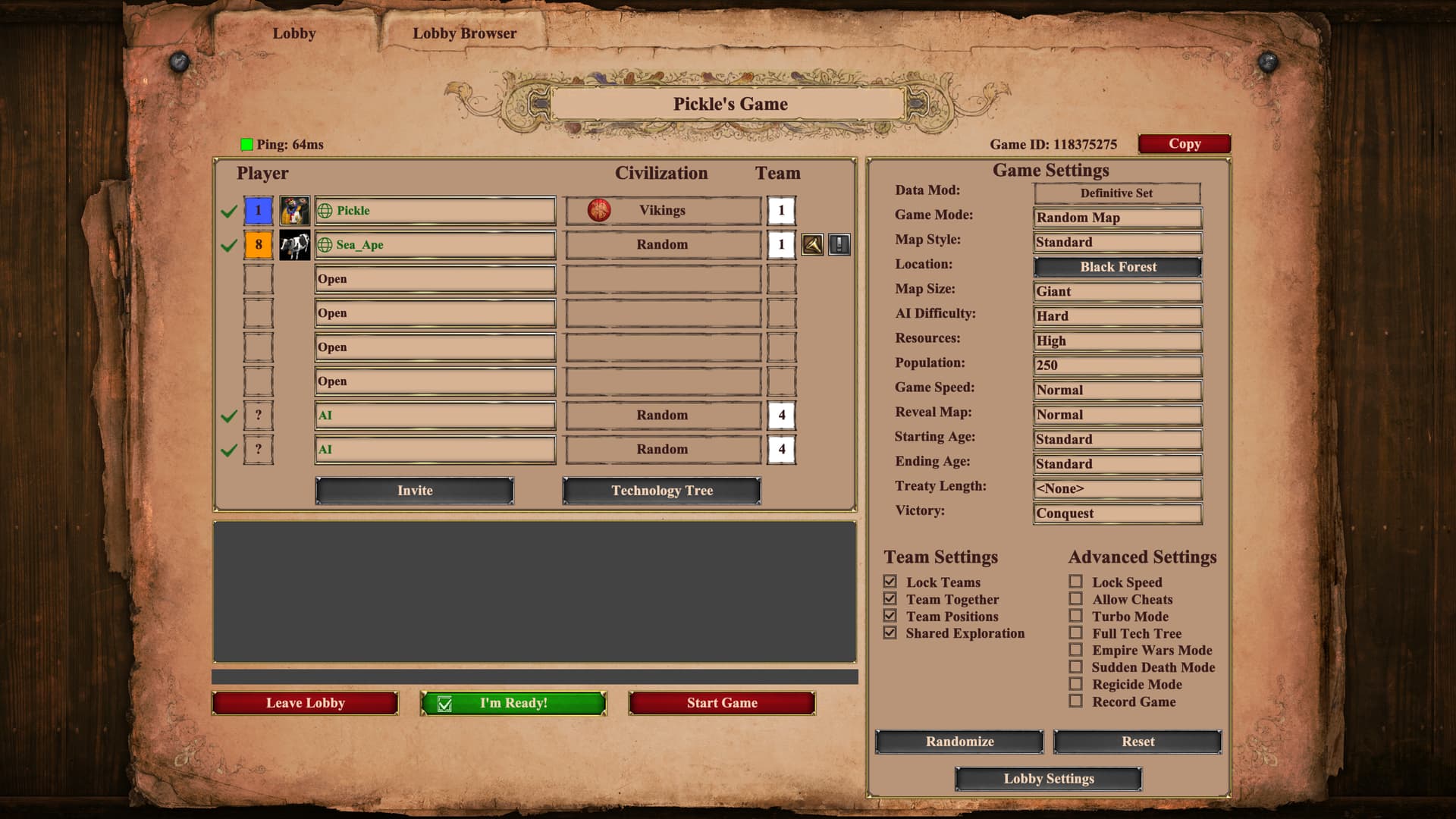Reset the game settings
This screenshot has height=819, width=1456.
(x=1137, y=742)
